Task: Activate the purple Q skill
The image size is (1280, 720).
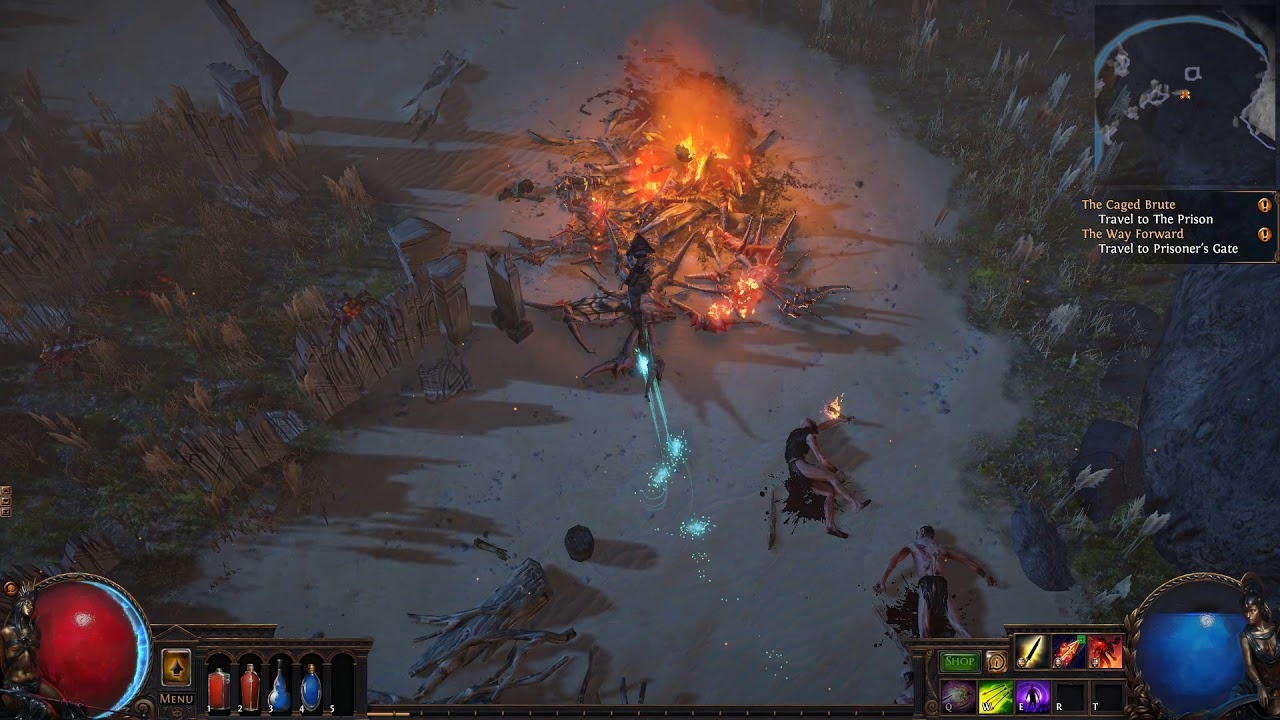Action: point(958,695)
